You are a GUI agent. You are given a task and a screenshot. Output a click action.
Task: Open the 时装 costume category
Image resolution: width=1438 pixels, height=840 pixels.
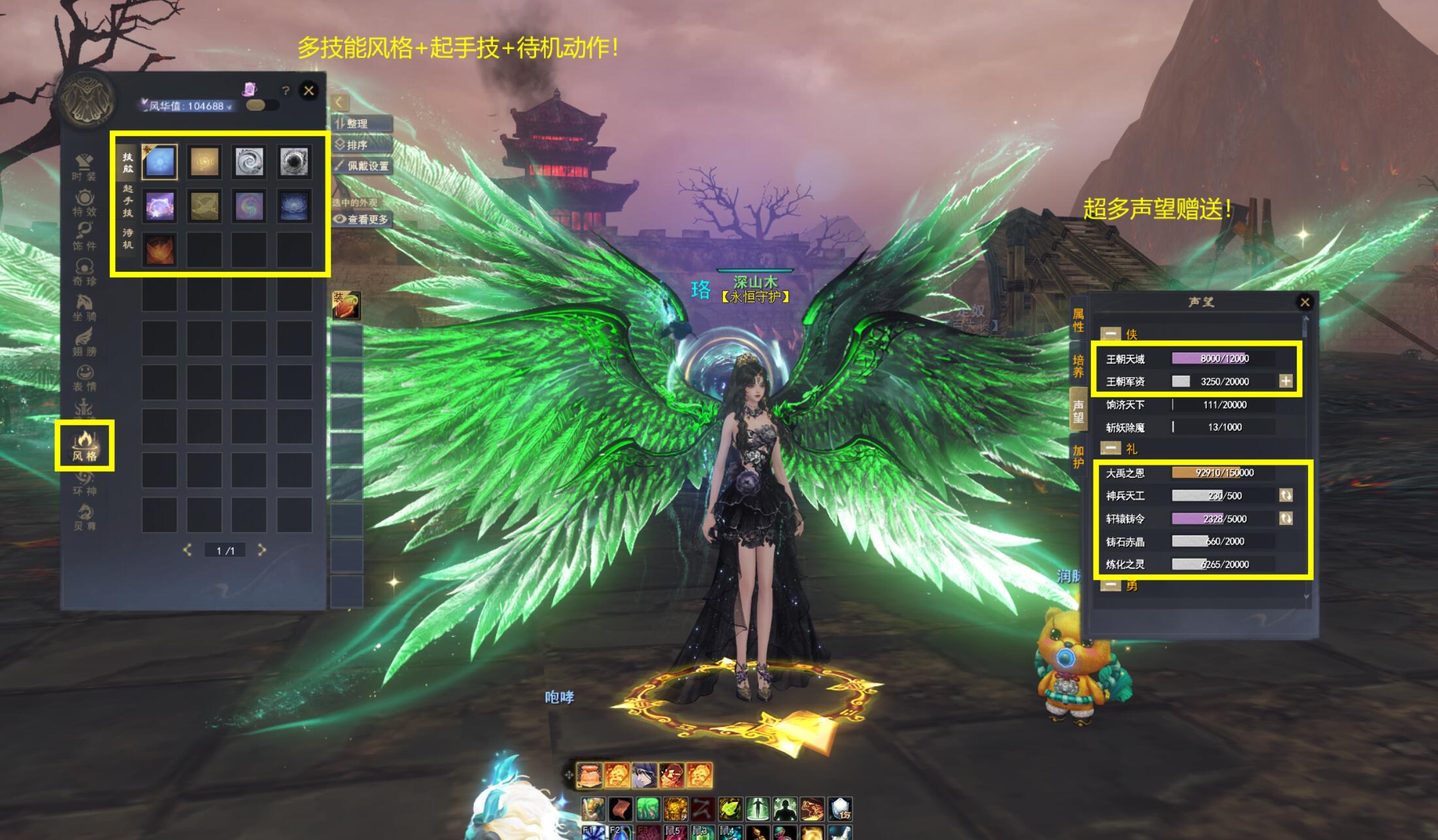[x=84, y=167]
